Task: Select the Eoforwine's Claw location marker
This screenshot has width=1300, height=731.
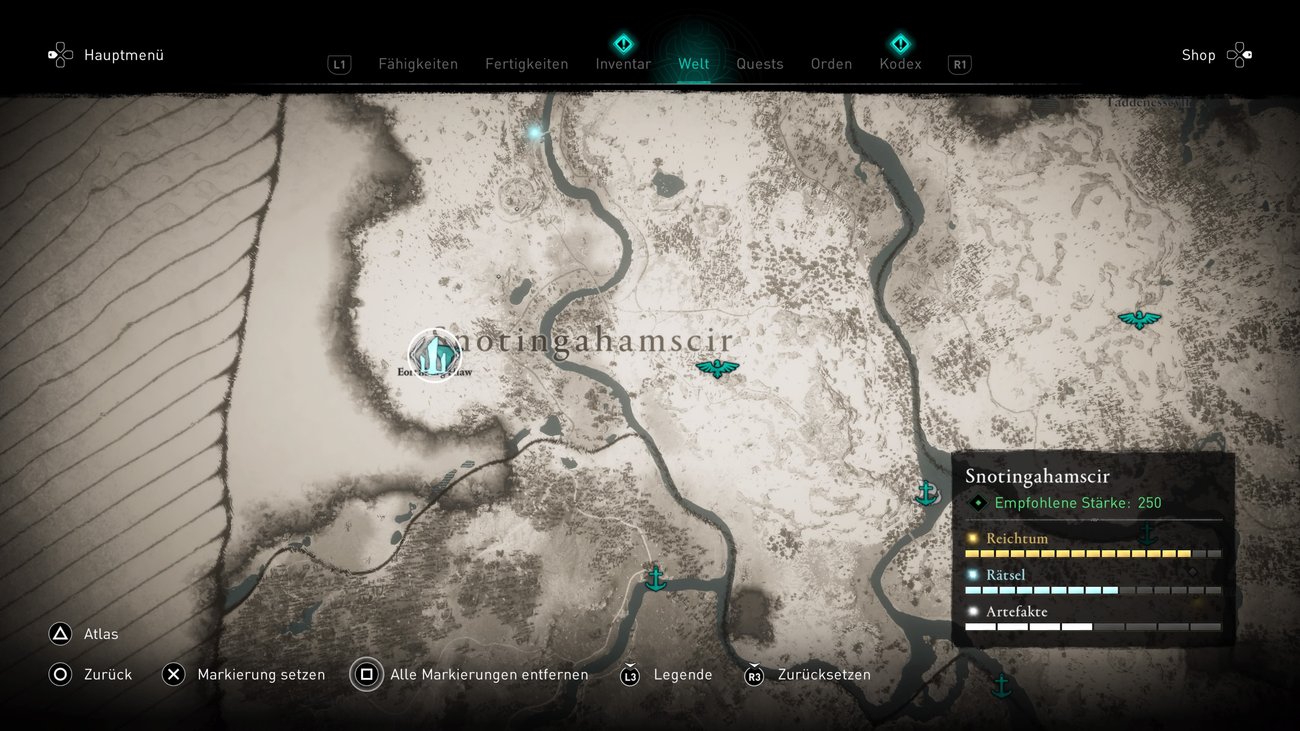Action: pyautogui.click(x=436, y=356)
